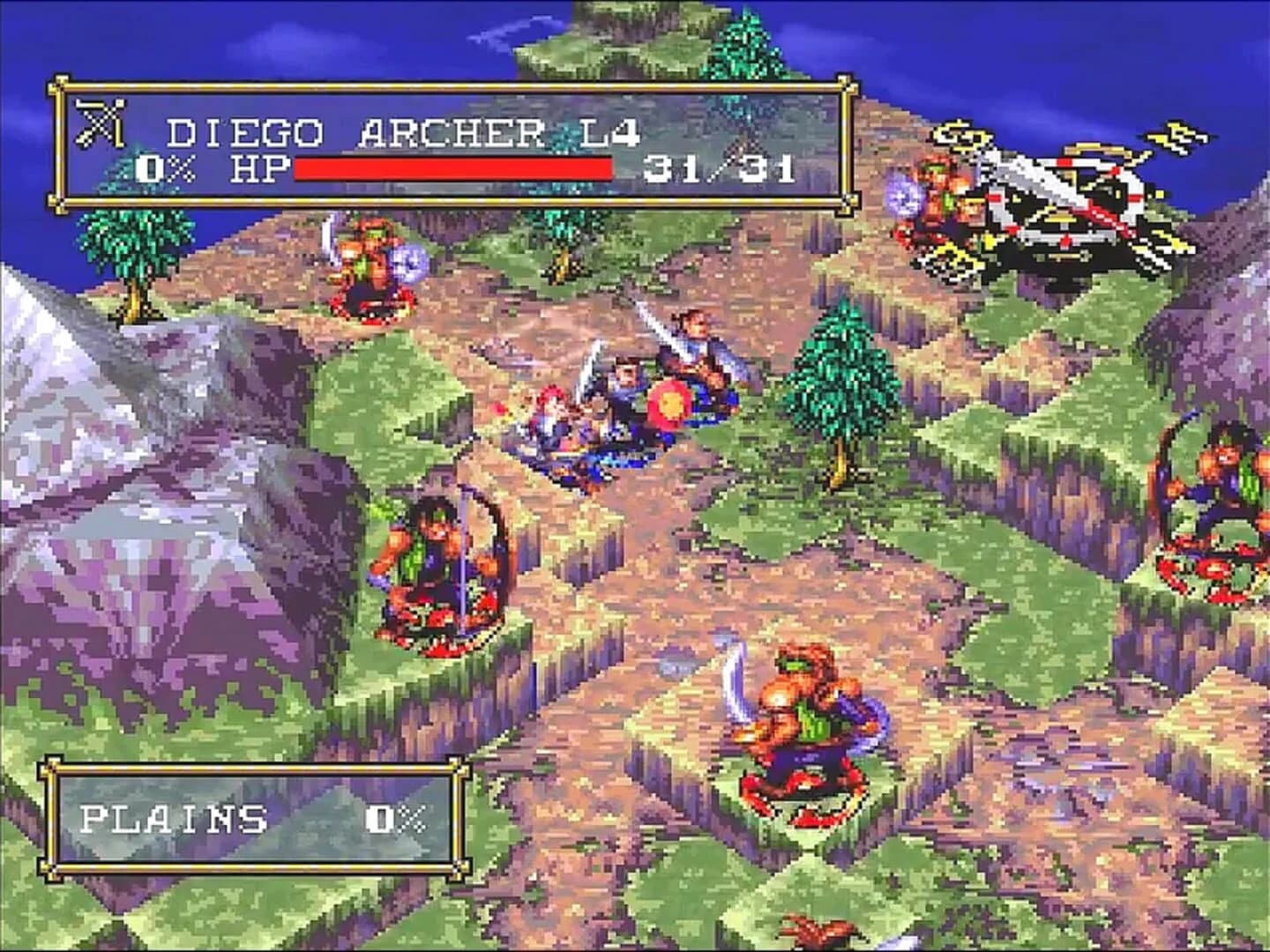Click the 31/31 HP counter text
Image resolution: width=1270 pixels, height=952 pixels.
click(x=723, y=169)
